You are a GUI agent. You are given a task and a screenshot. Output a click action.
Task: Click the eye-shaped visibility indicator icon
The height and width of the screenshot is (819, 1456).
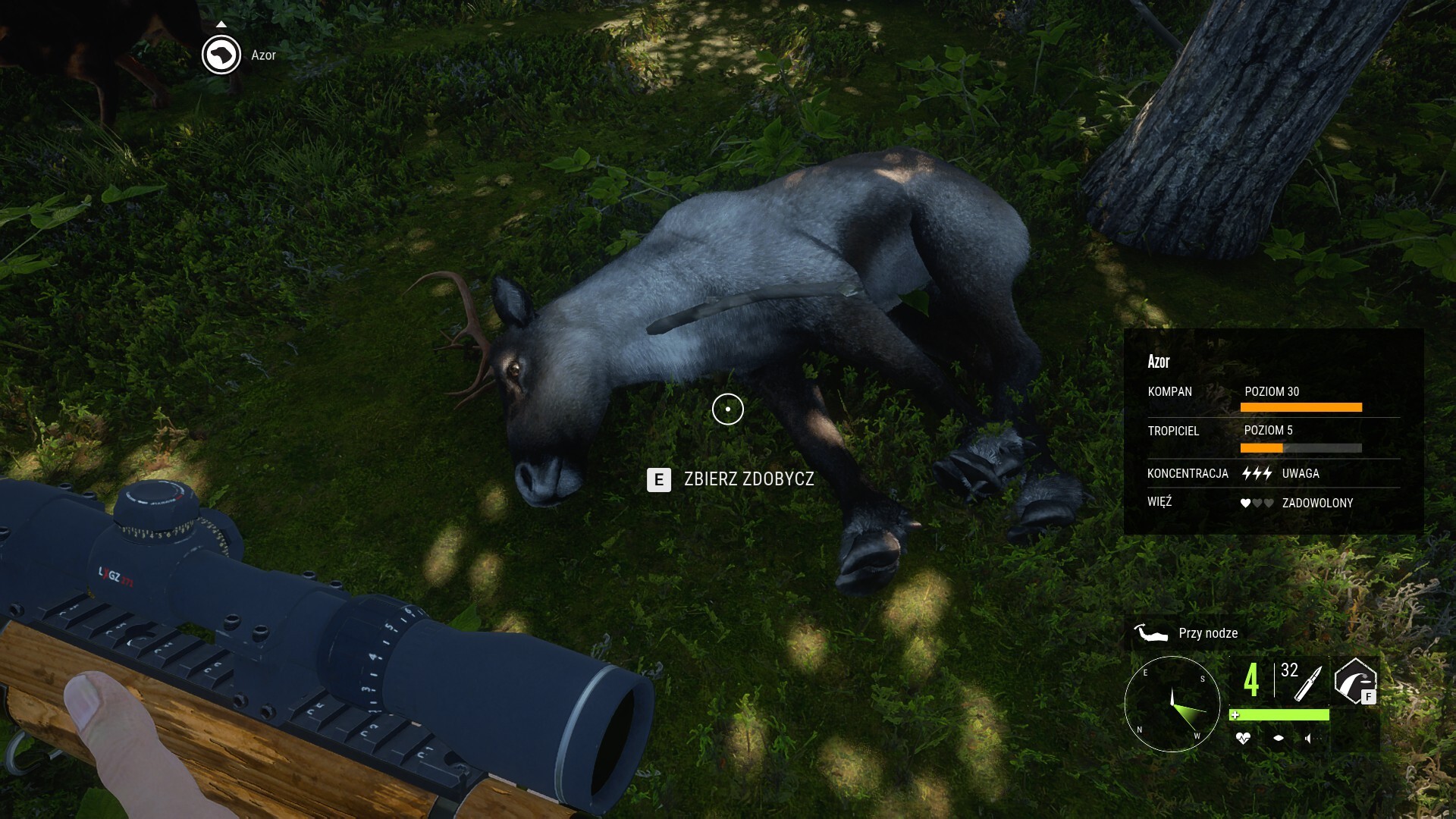coord(1279,738)
